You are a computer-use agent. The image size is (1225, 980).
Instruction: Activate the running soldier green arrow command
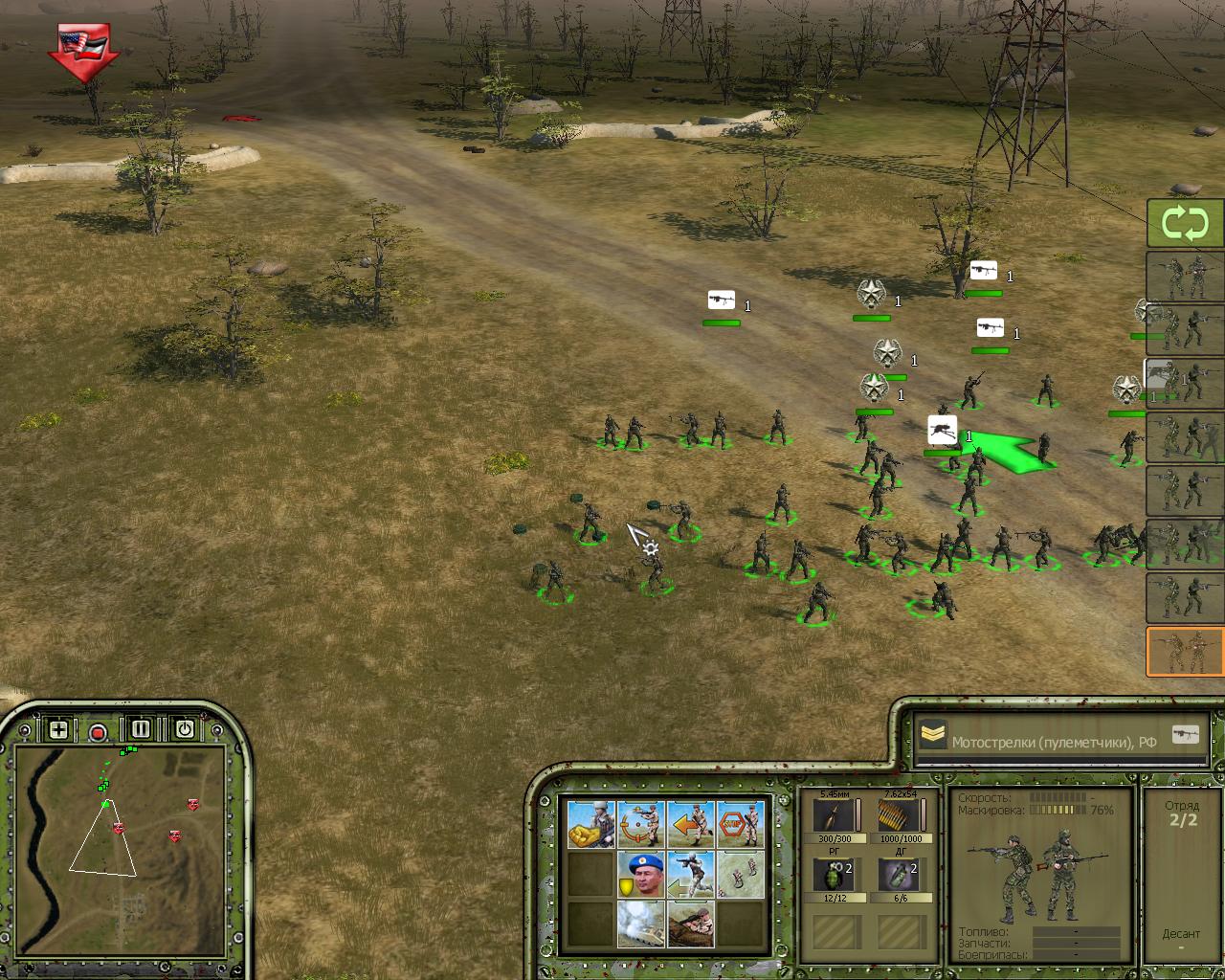(691, 875)
